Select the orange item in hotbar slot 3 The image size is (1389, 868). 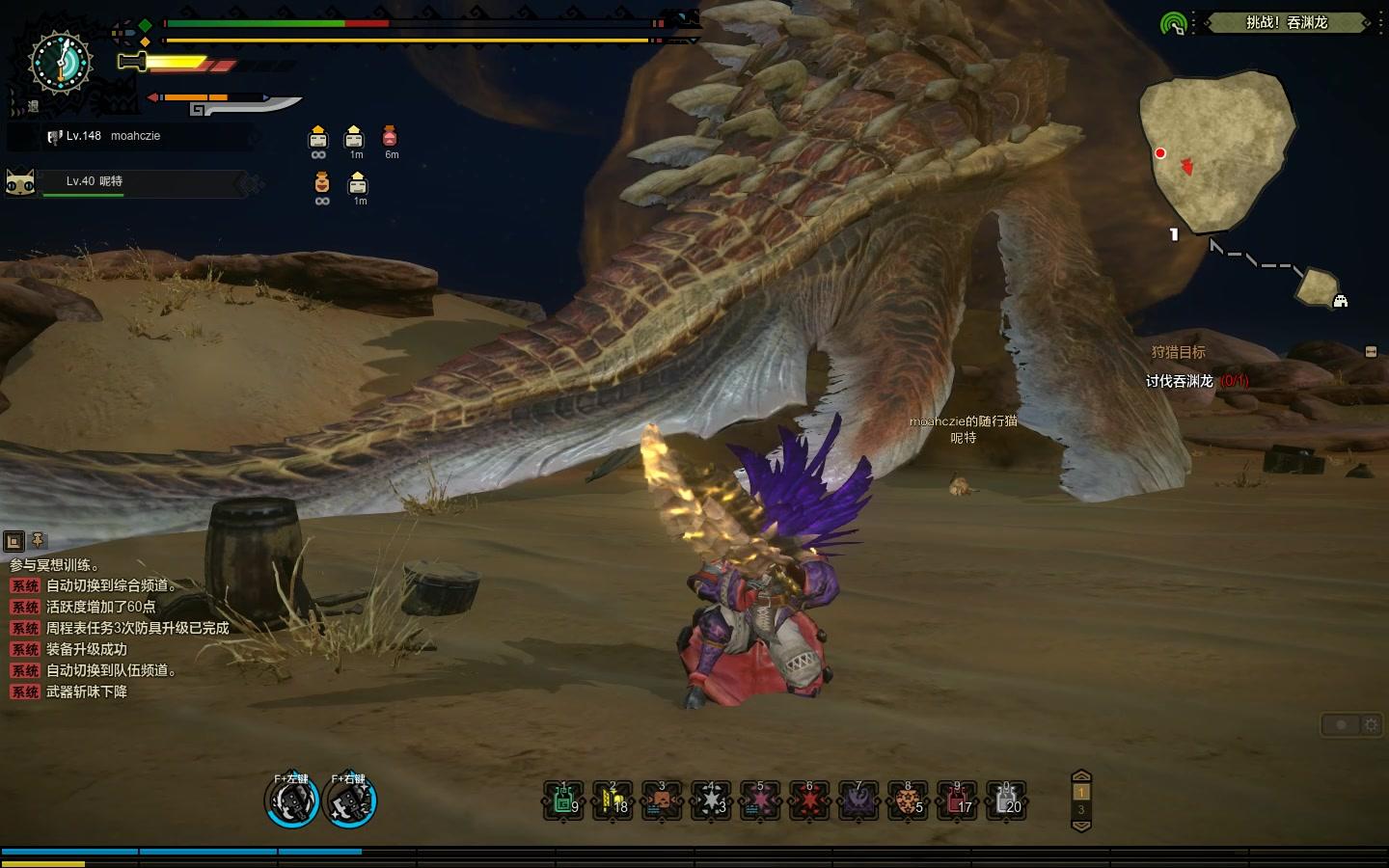[663, 801]
